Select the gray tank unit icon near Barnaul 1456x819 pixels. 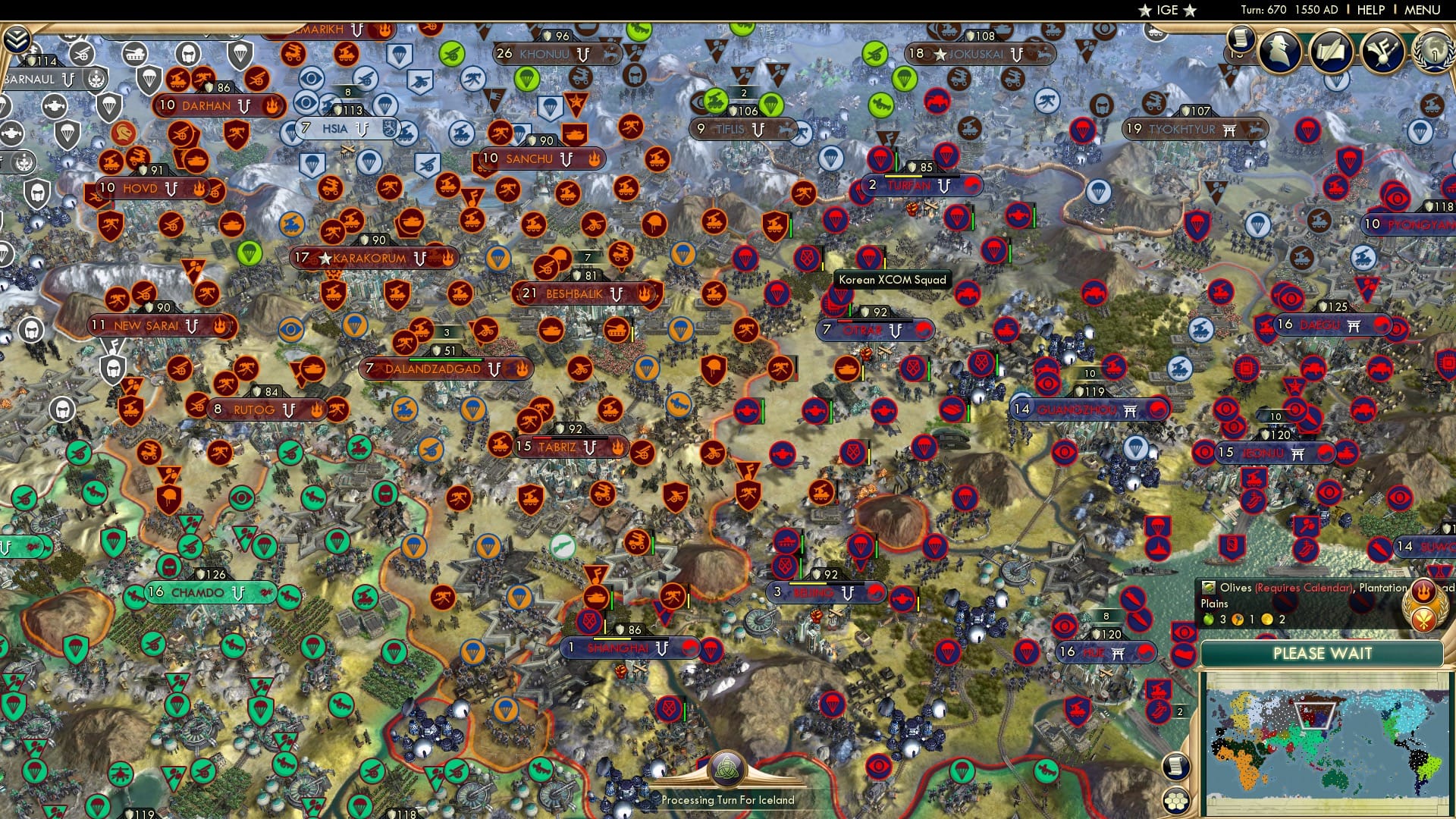tap(134, 53)
